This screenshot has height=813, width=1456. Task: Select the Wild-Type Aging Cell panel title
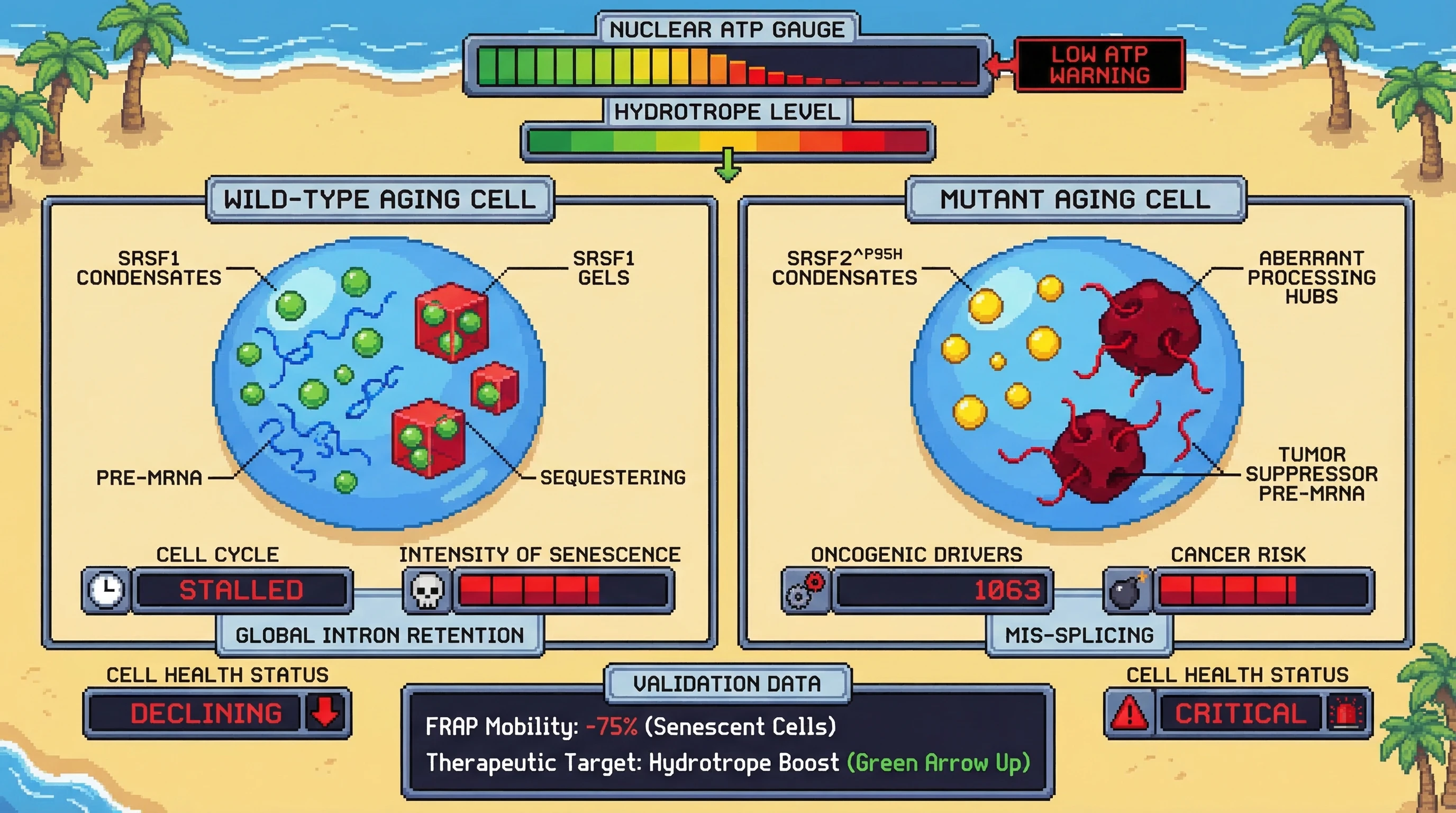click(380, 200)
